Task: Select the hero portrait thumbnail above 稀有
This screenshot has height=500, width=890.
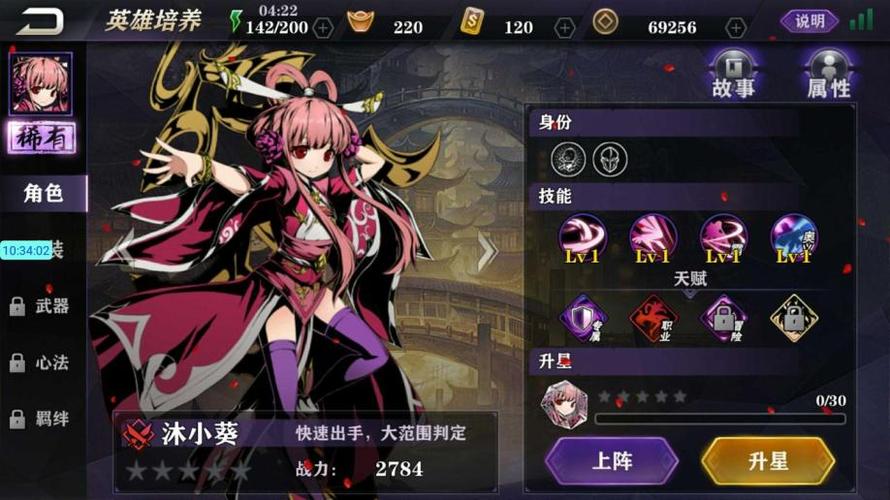Action: pyautogui.click(x=40, y=83)
